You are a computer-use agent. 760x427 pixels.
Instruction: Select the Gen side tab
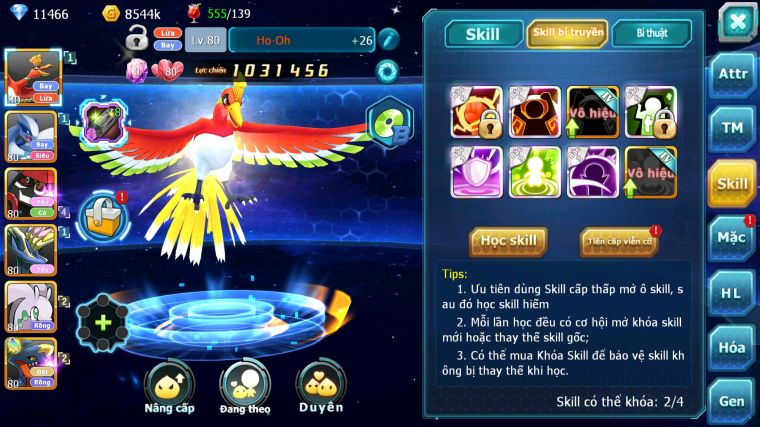click(732, 401)
